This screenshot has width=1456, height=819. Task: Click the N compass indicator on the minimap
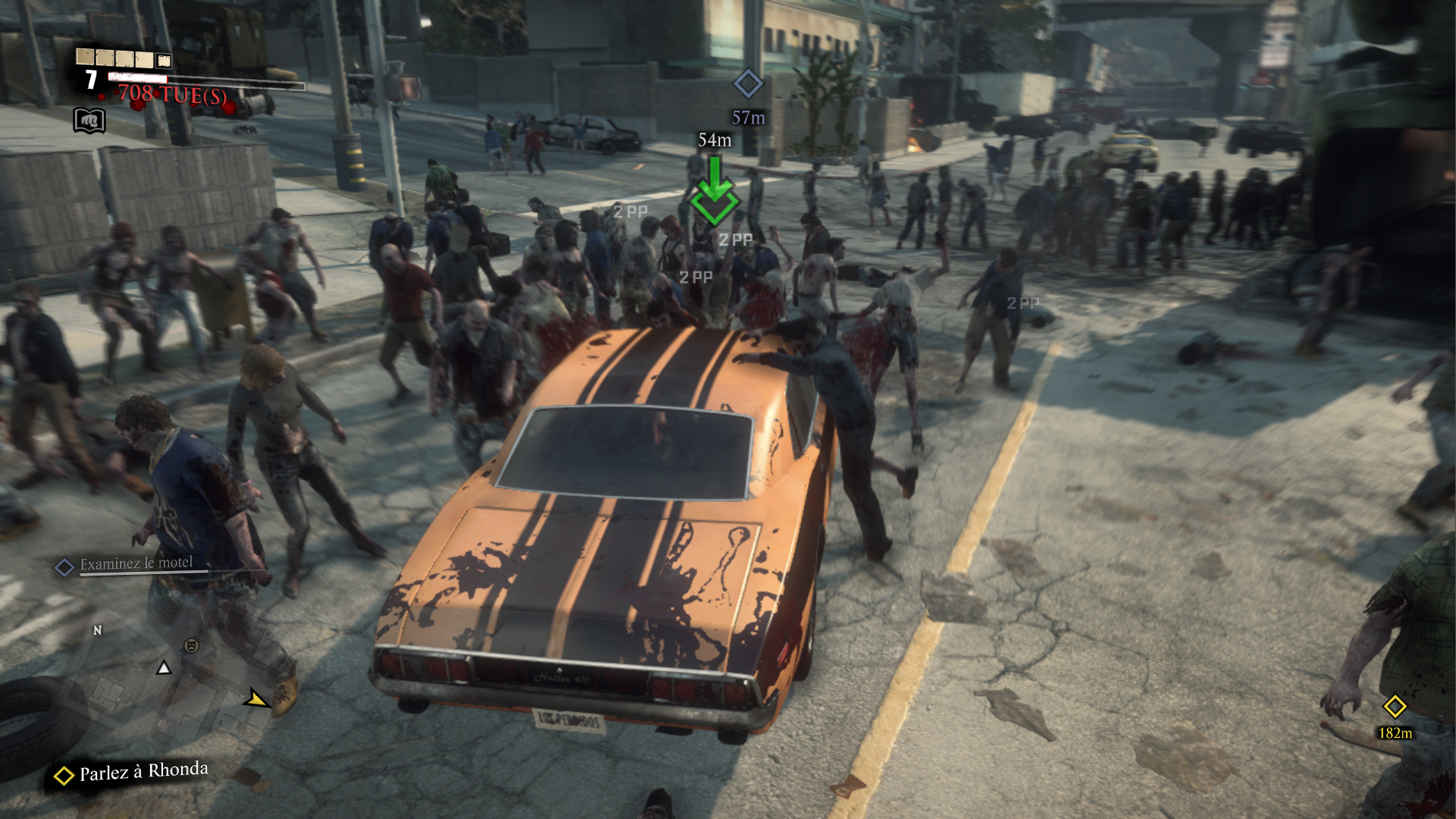pos(98,630)
